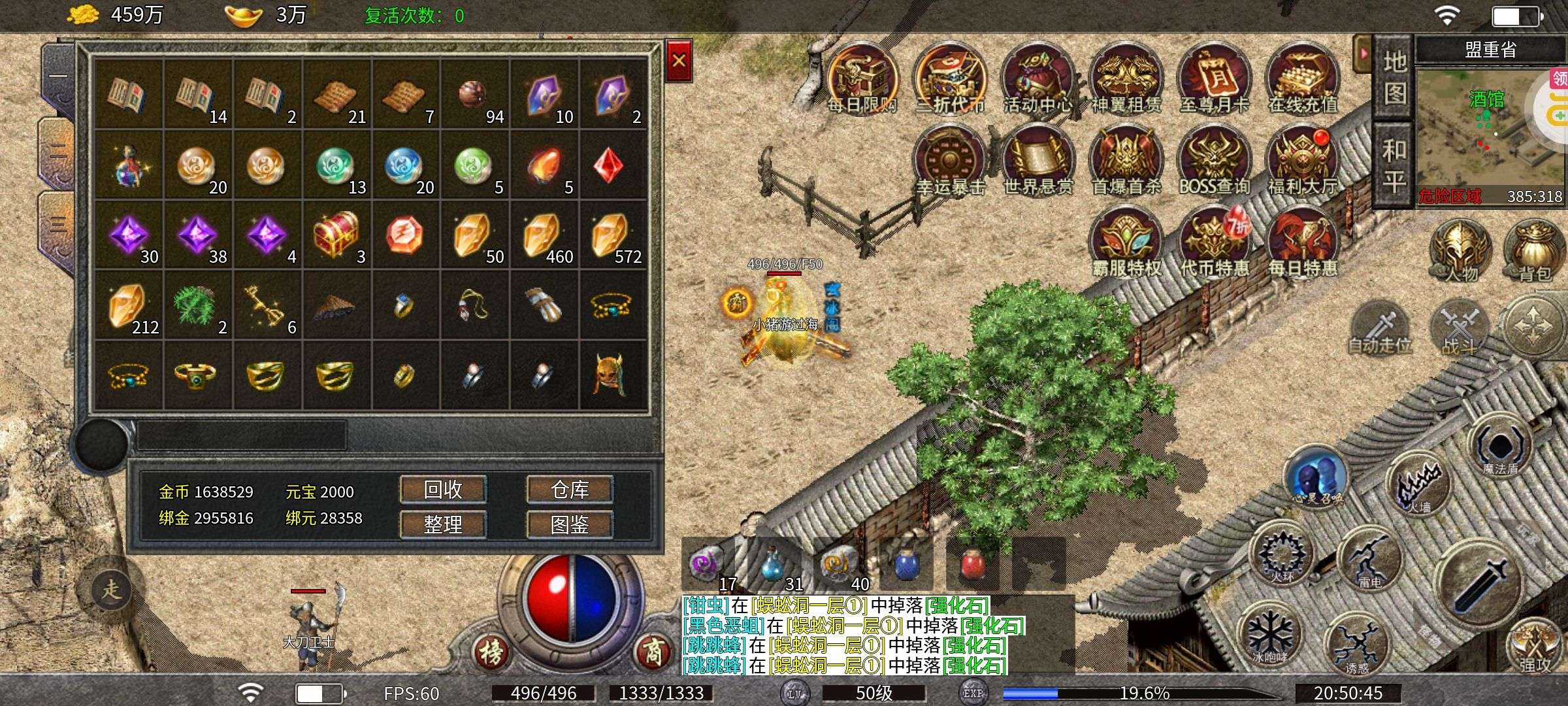This screenshot has height=706, width=1568.
Task: Open 在线充值 online recharge
Action: click(1302, 80)
